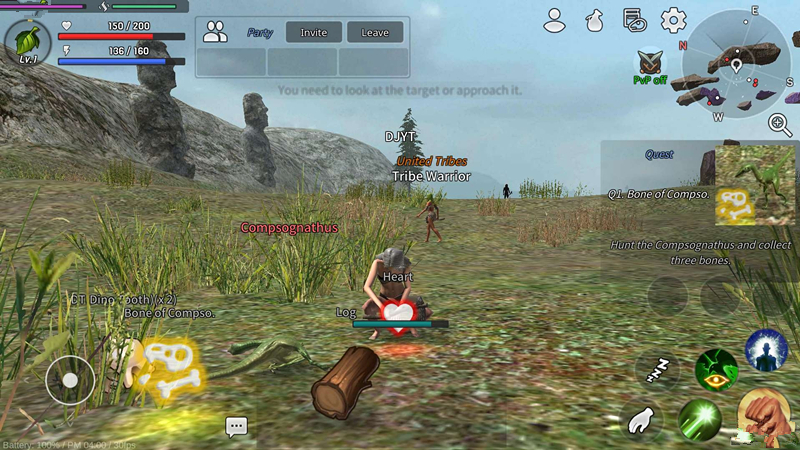Activate the sleep Zzz action
800x450 pixels.
pos(656,370)
